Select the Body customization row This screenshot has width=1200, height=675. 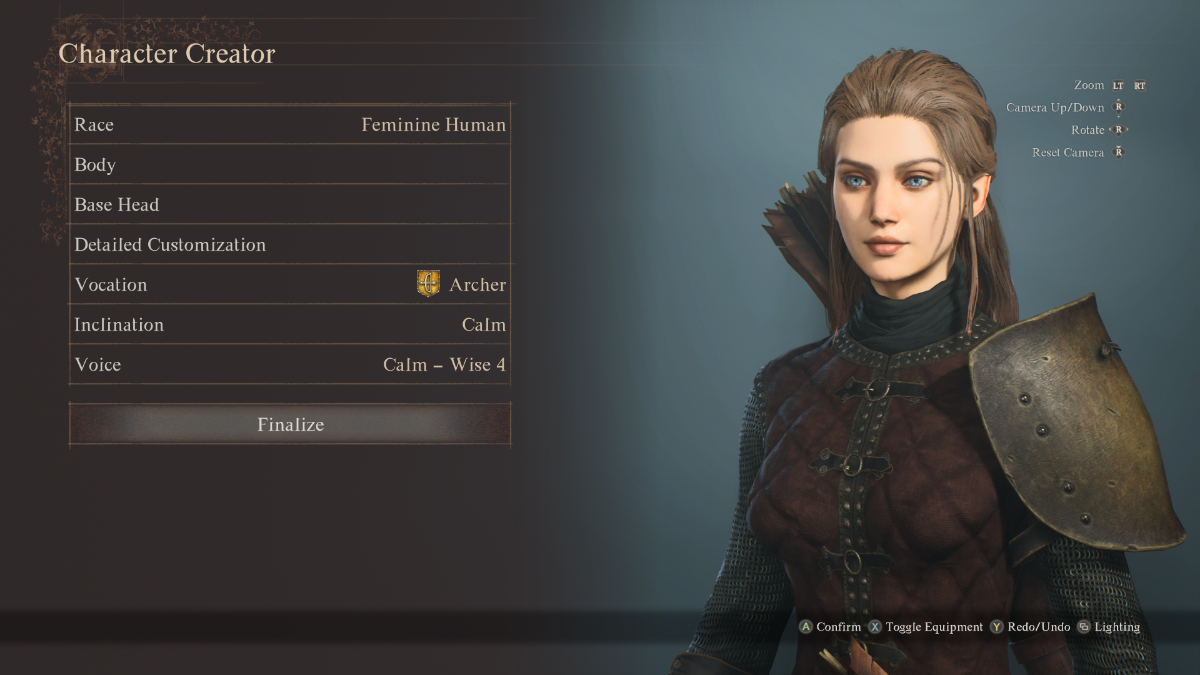pyautogui.click(x=290, y=165)
